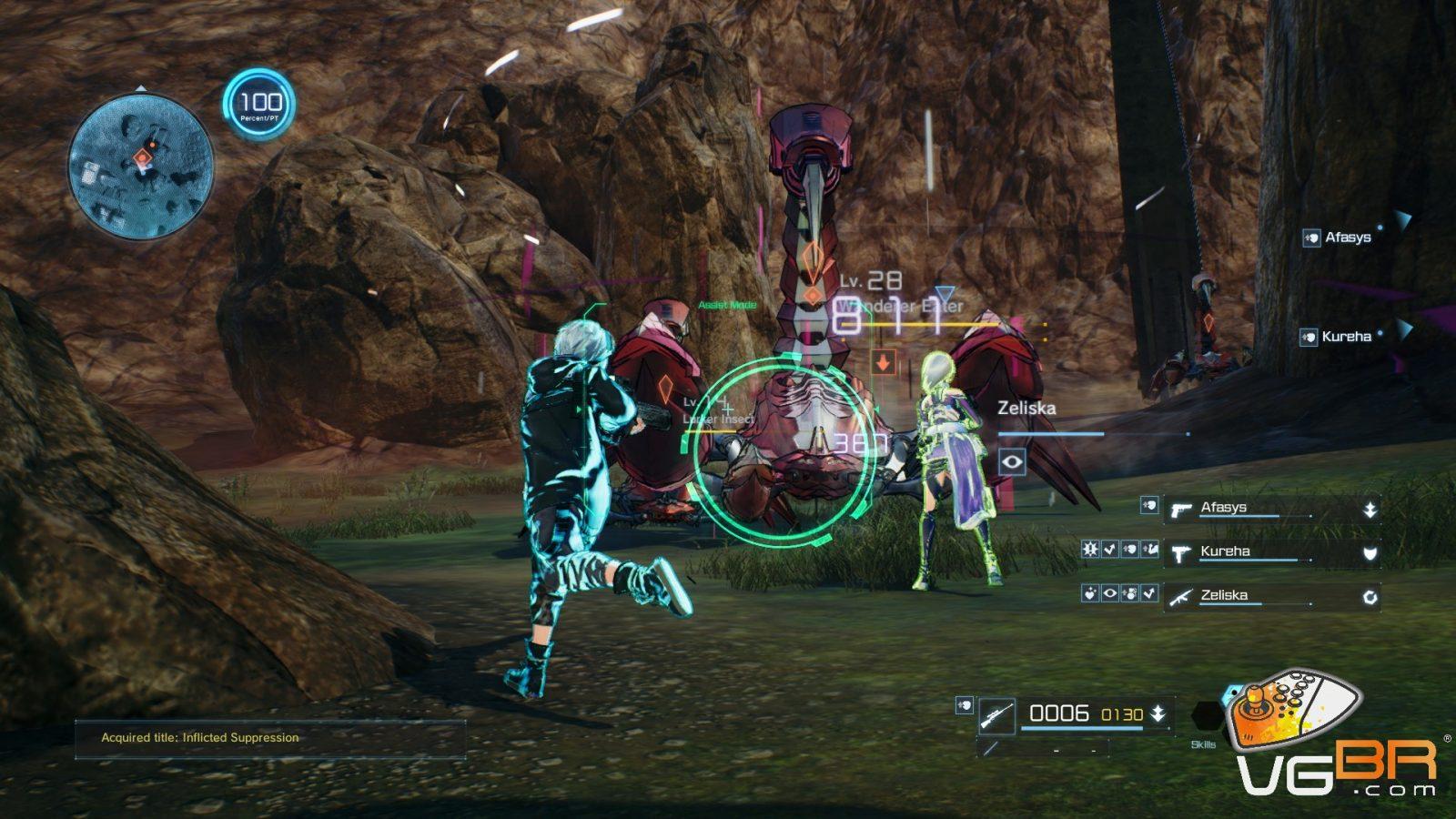This screenshot has width=1456, height=819.
Task: Click the VGBR.com watermark logo
Action: [x=1336, y=735]
